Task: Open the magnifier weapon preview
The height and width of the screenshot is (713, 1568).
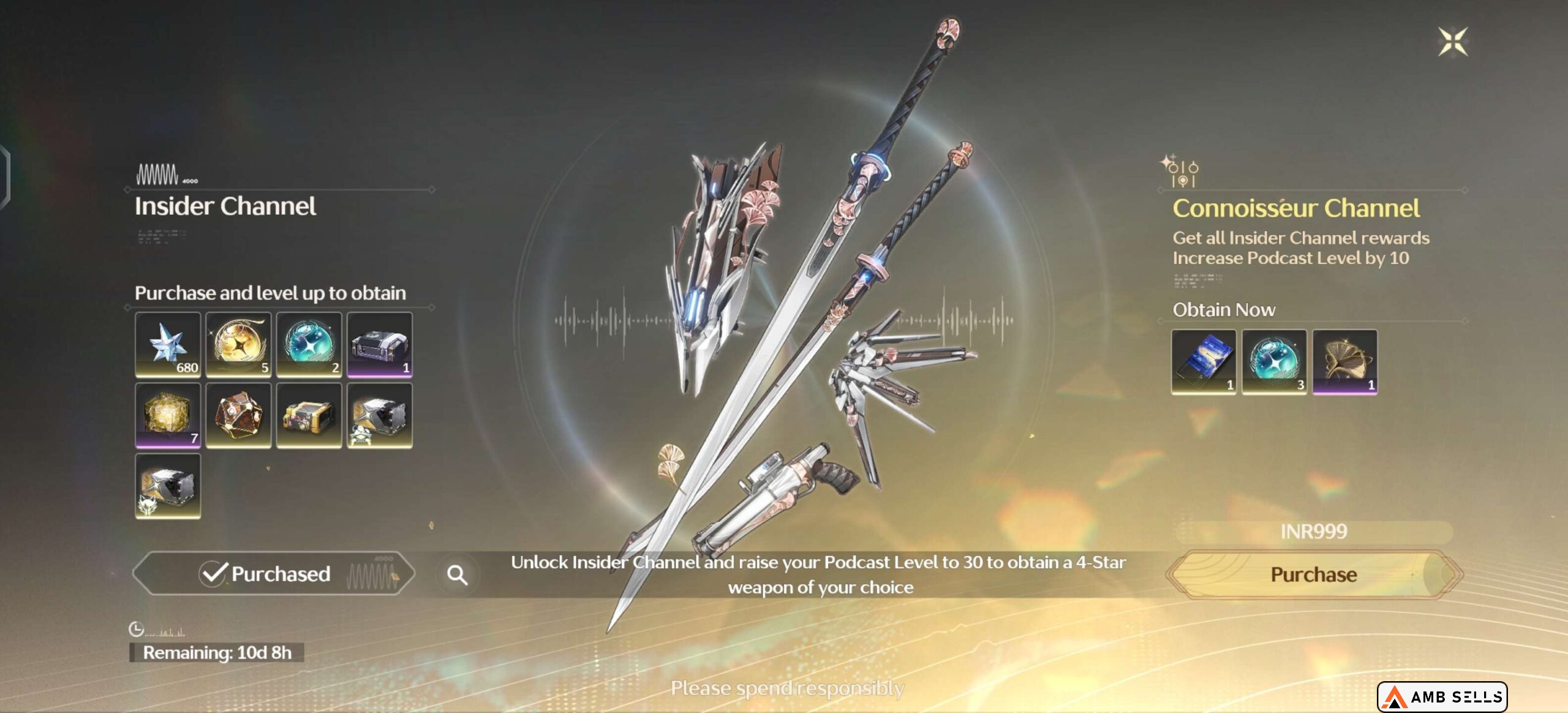Action: tap(457, 575)
